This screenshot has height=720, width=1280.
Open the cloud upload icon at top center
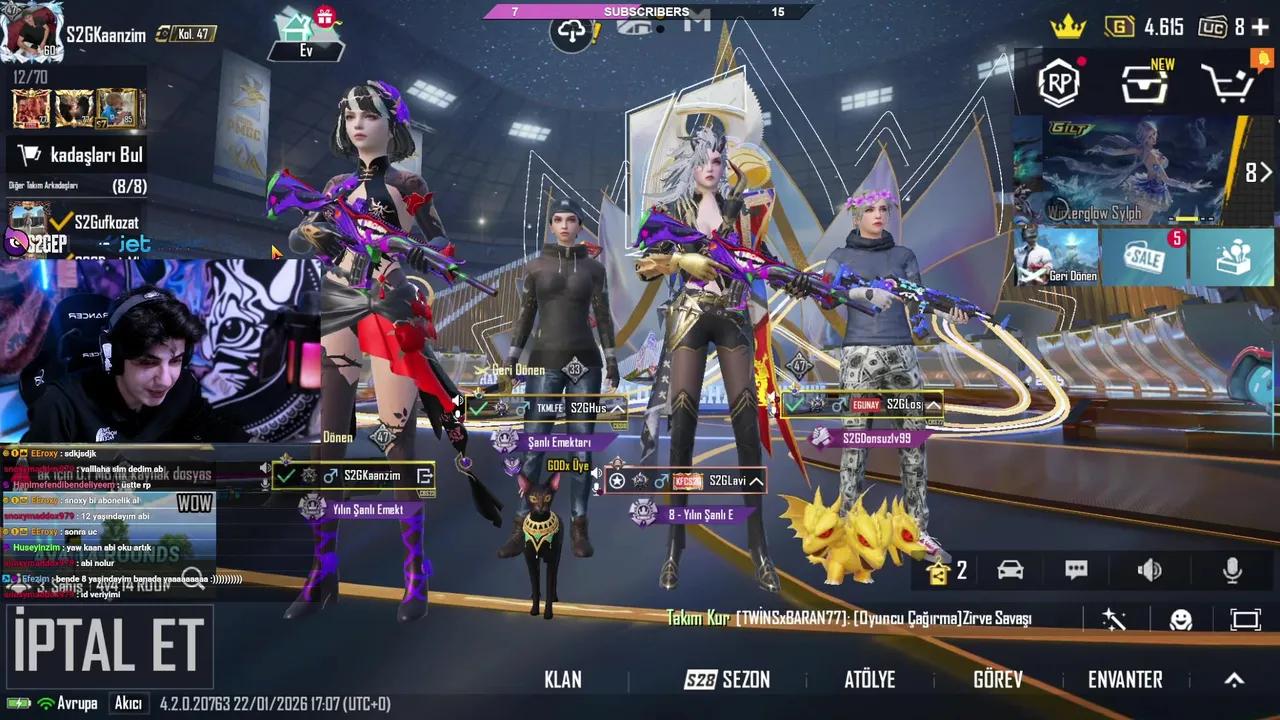point(571,32)
